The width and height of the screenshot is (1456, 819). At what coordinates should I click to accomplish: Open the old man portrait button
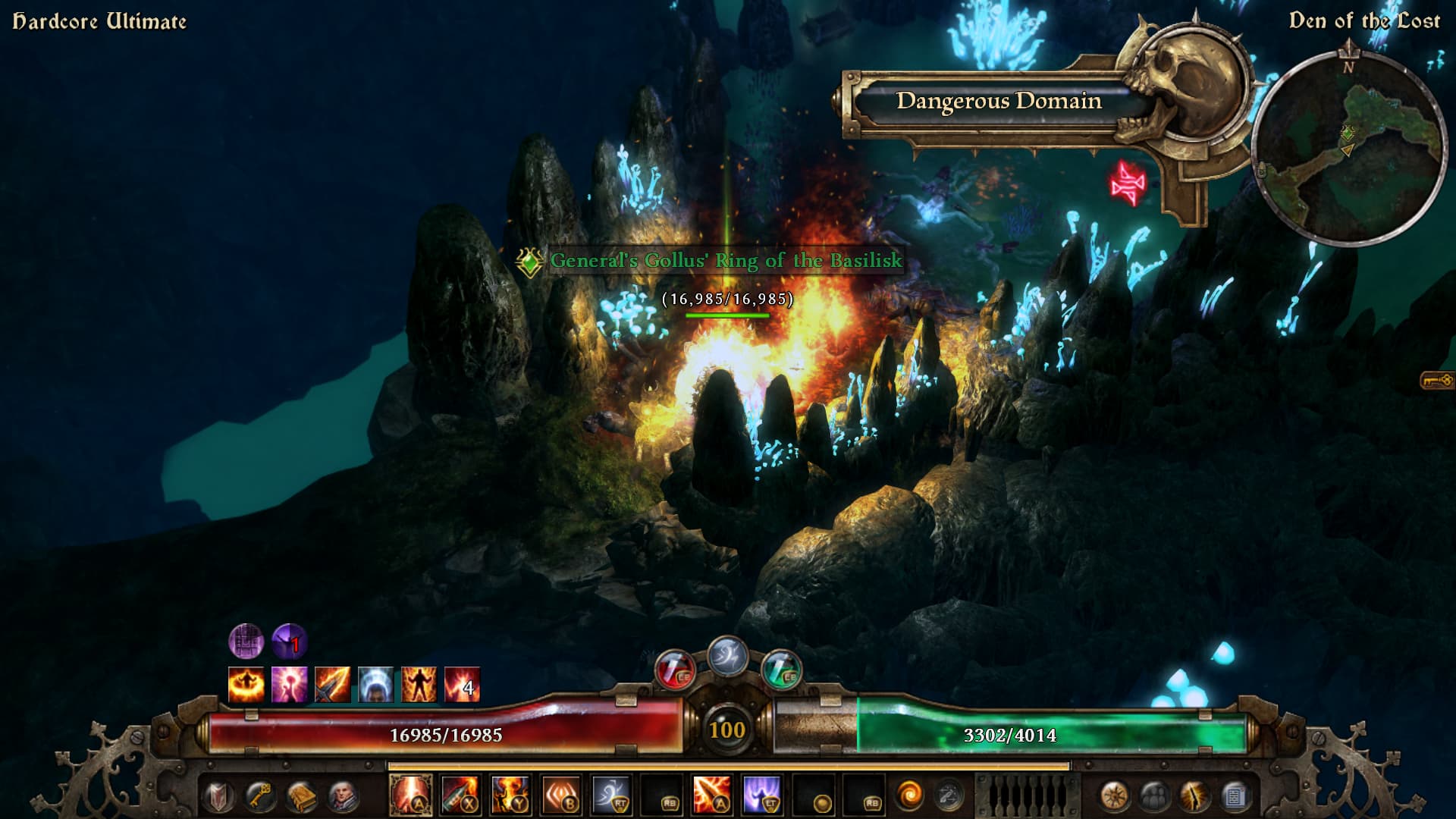pyautogui.click(x=342, y=796)
